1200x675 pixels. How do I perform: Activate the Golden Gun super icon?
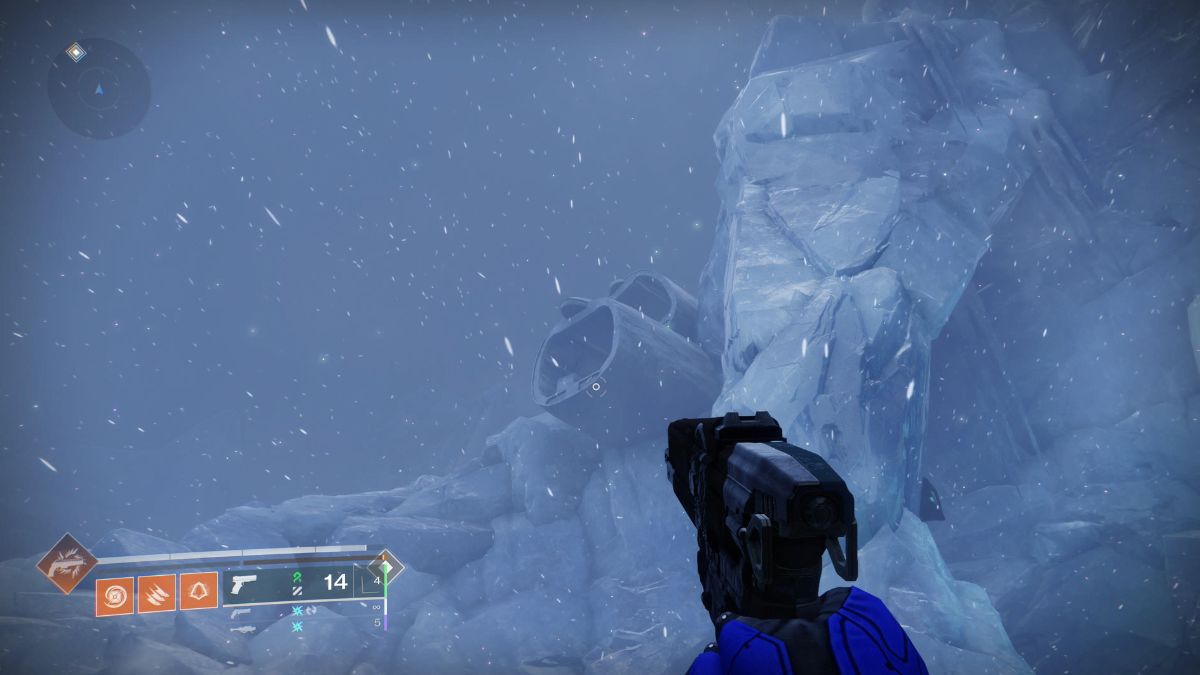click(67, 564)
